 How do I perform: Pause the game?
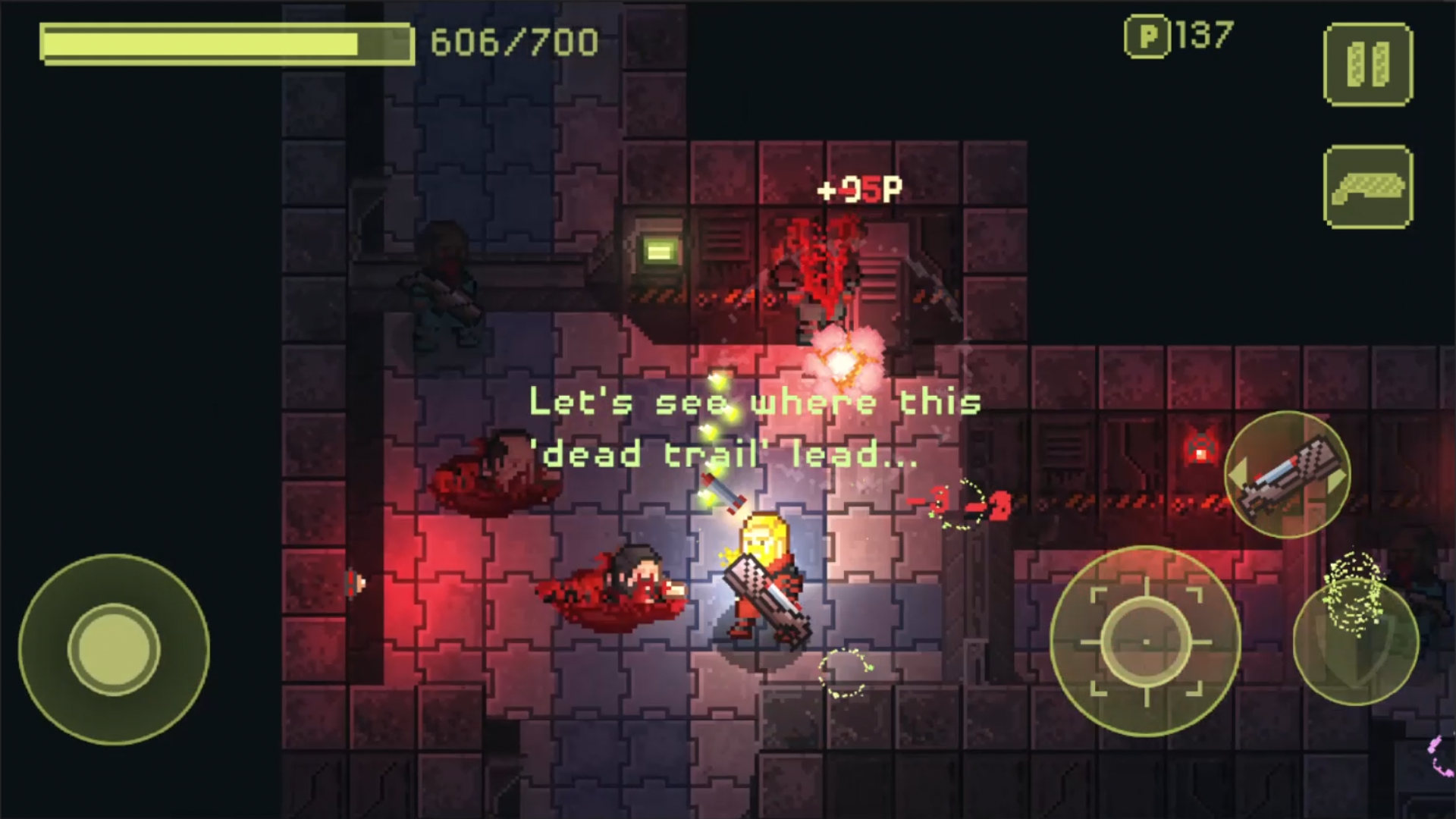point(1368,64)
